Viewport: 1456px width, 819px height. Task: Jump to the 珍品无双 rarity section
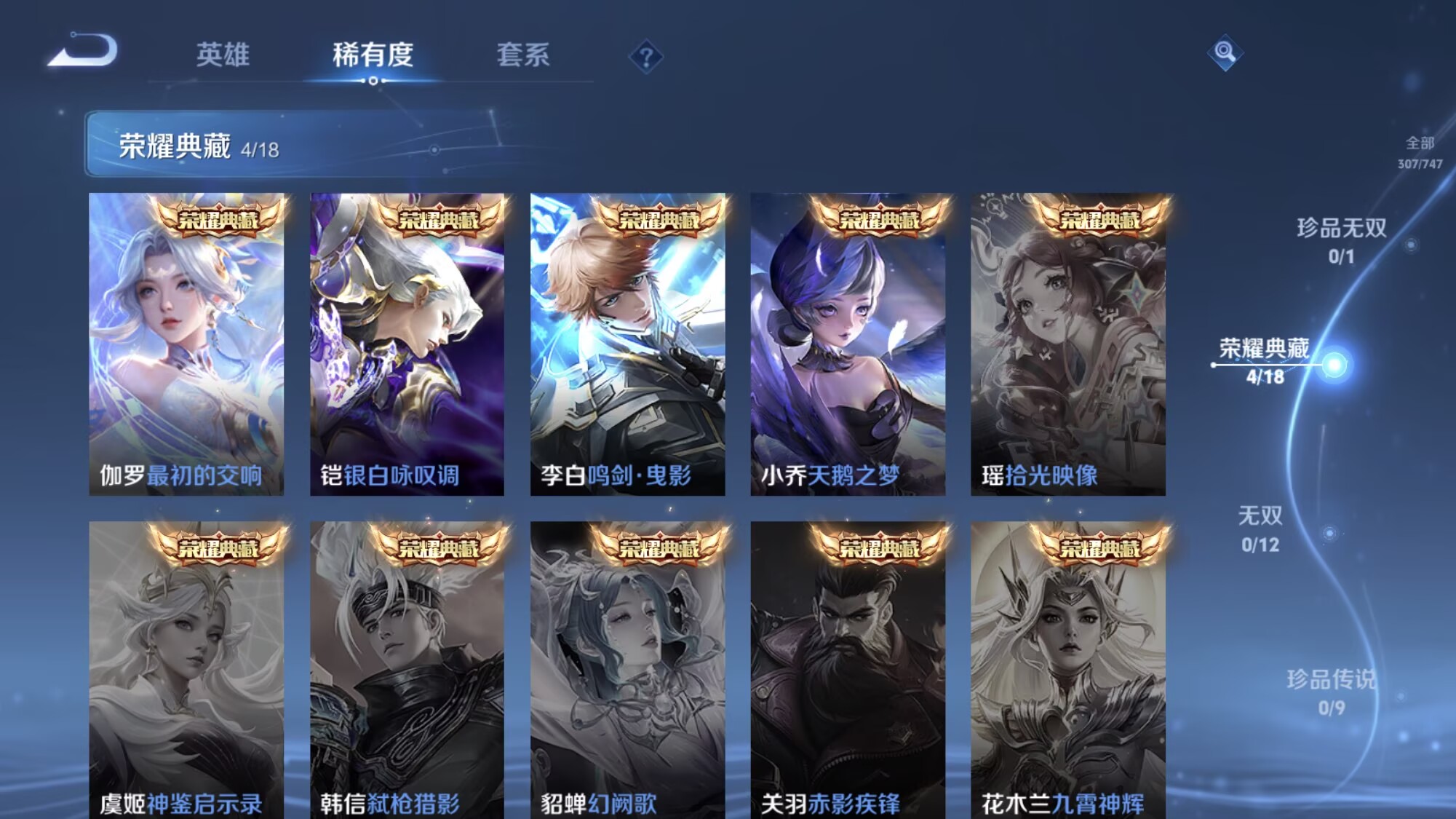1341,240
